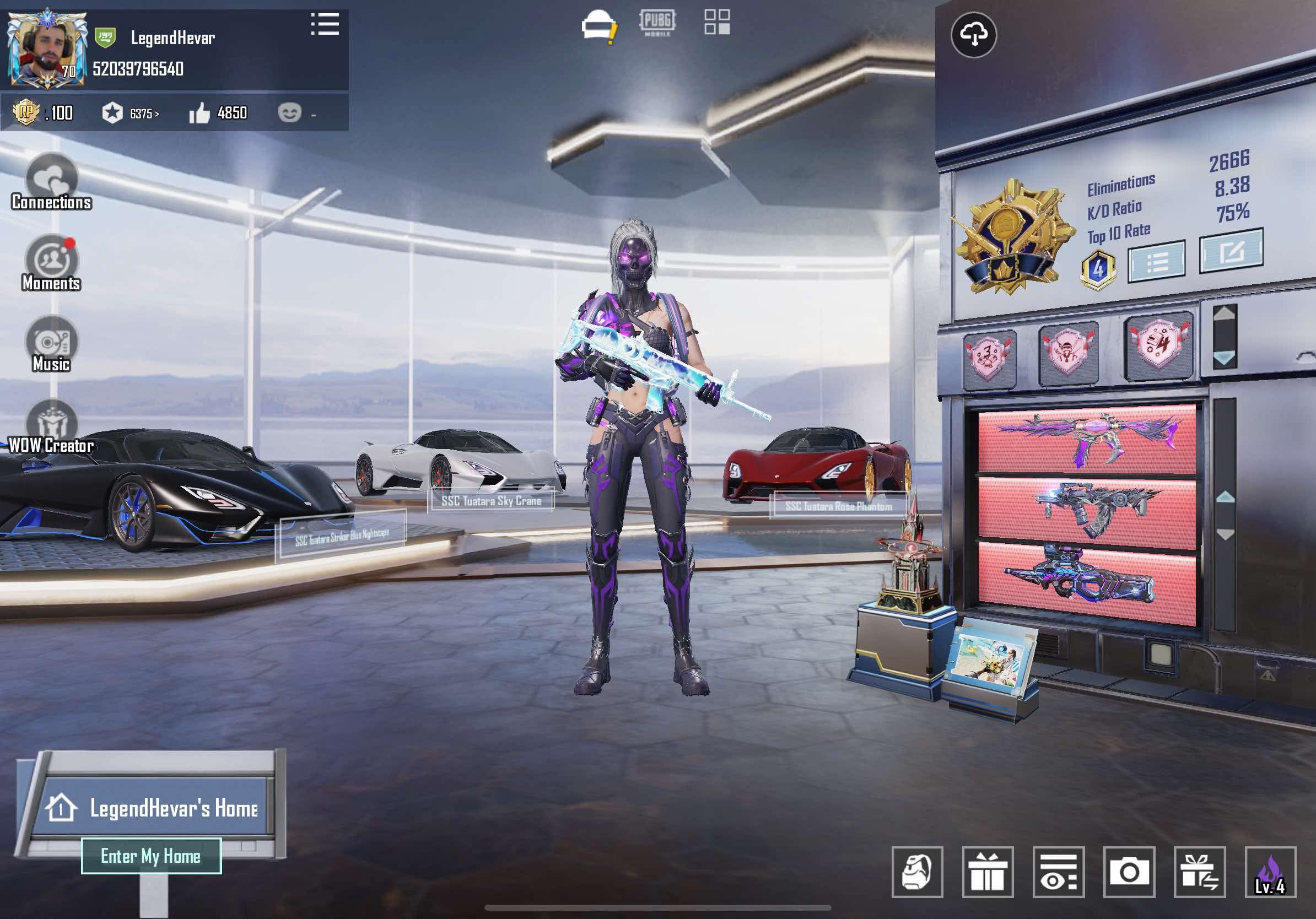Open the gift exchange icon

point(1199,872)
